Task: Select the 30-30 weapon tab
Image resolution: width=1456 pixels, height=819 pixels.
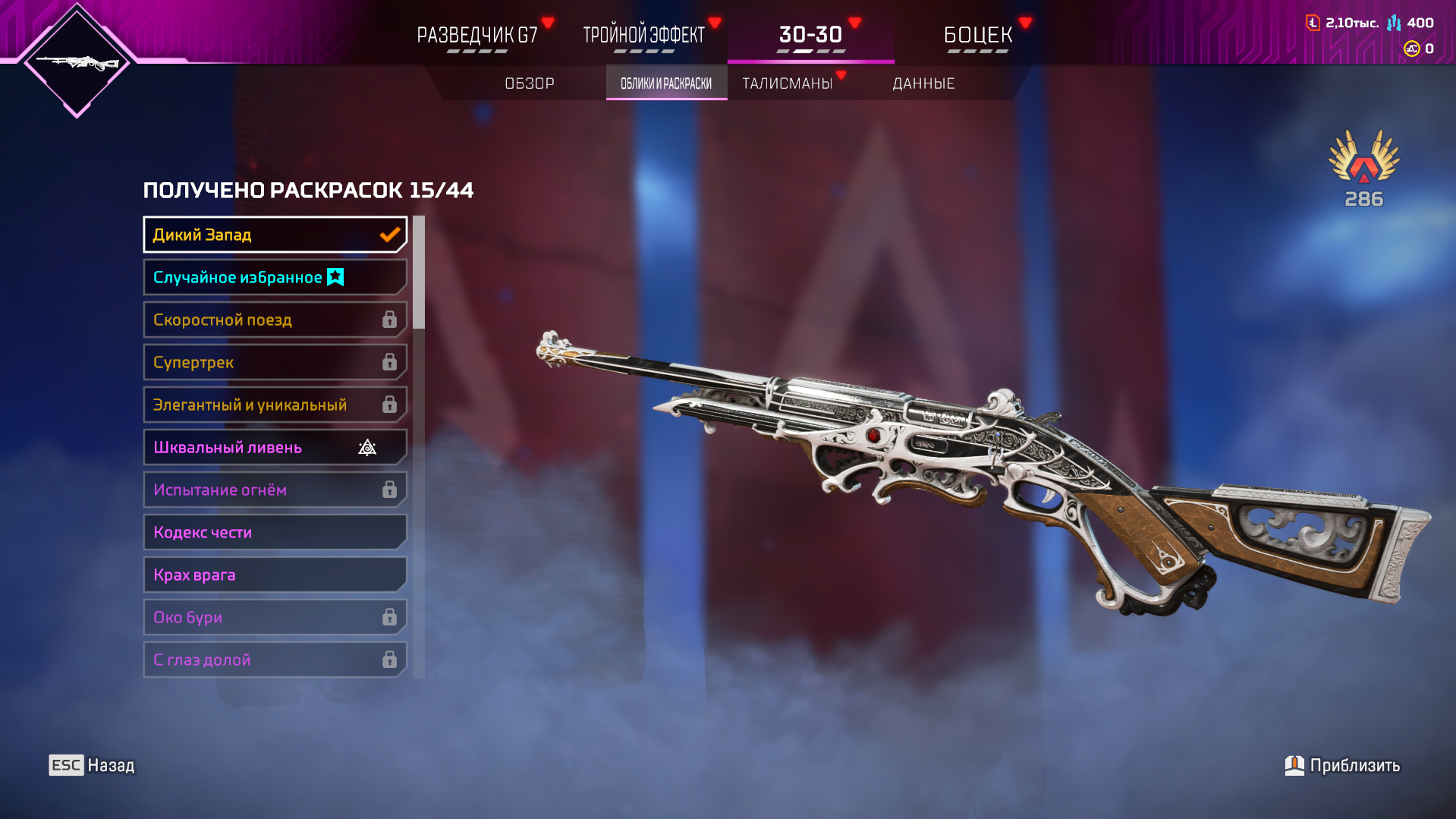Action: pos(810,35)
